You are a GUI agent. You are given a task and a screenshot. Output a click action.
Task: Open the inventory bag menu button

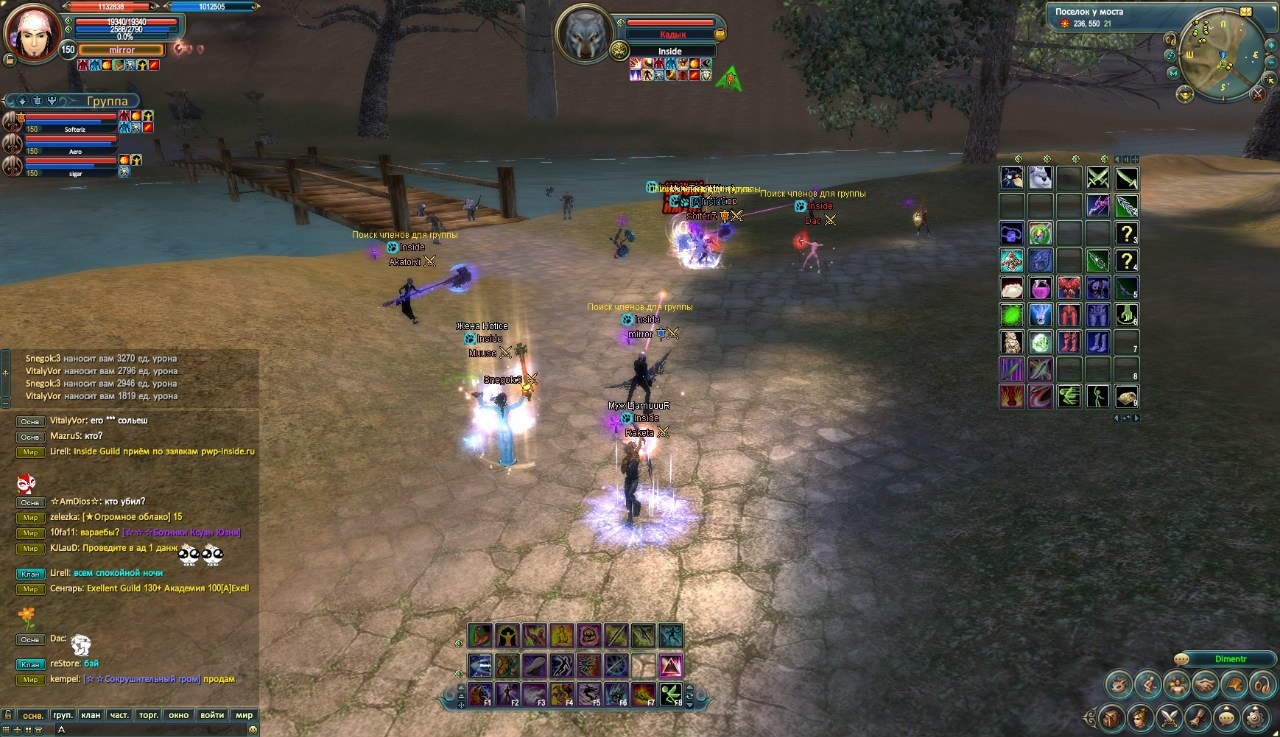pyautogui.click(x=1111, y=718)
